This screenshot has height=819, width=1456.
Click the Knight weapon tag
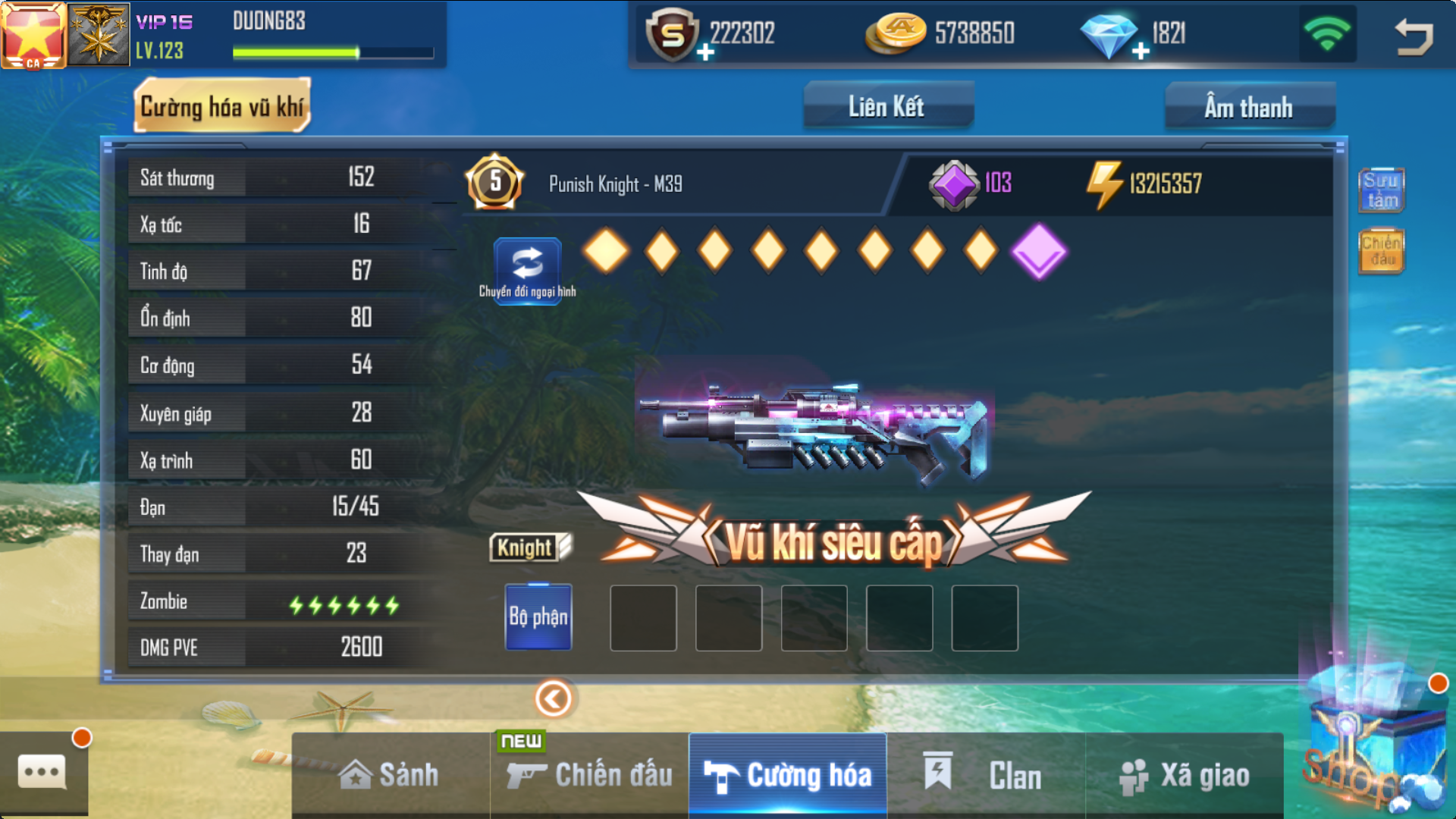point(530,547)
